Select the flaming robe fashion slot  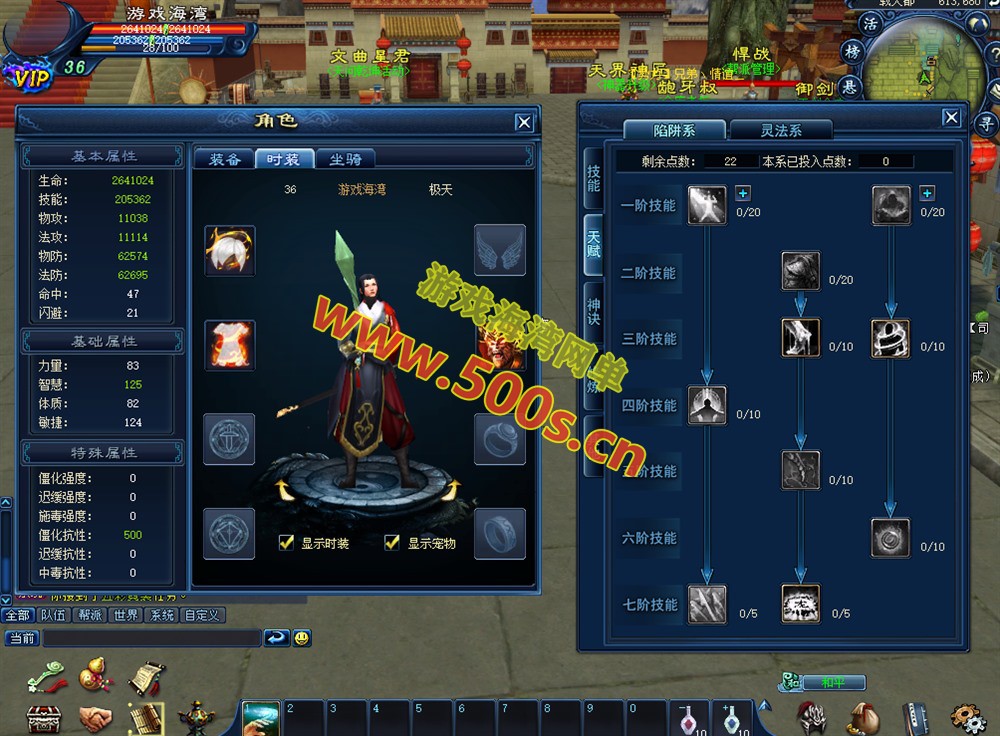click(230, 345)
